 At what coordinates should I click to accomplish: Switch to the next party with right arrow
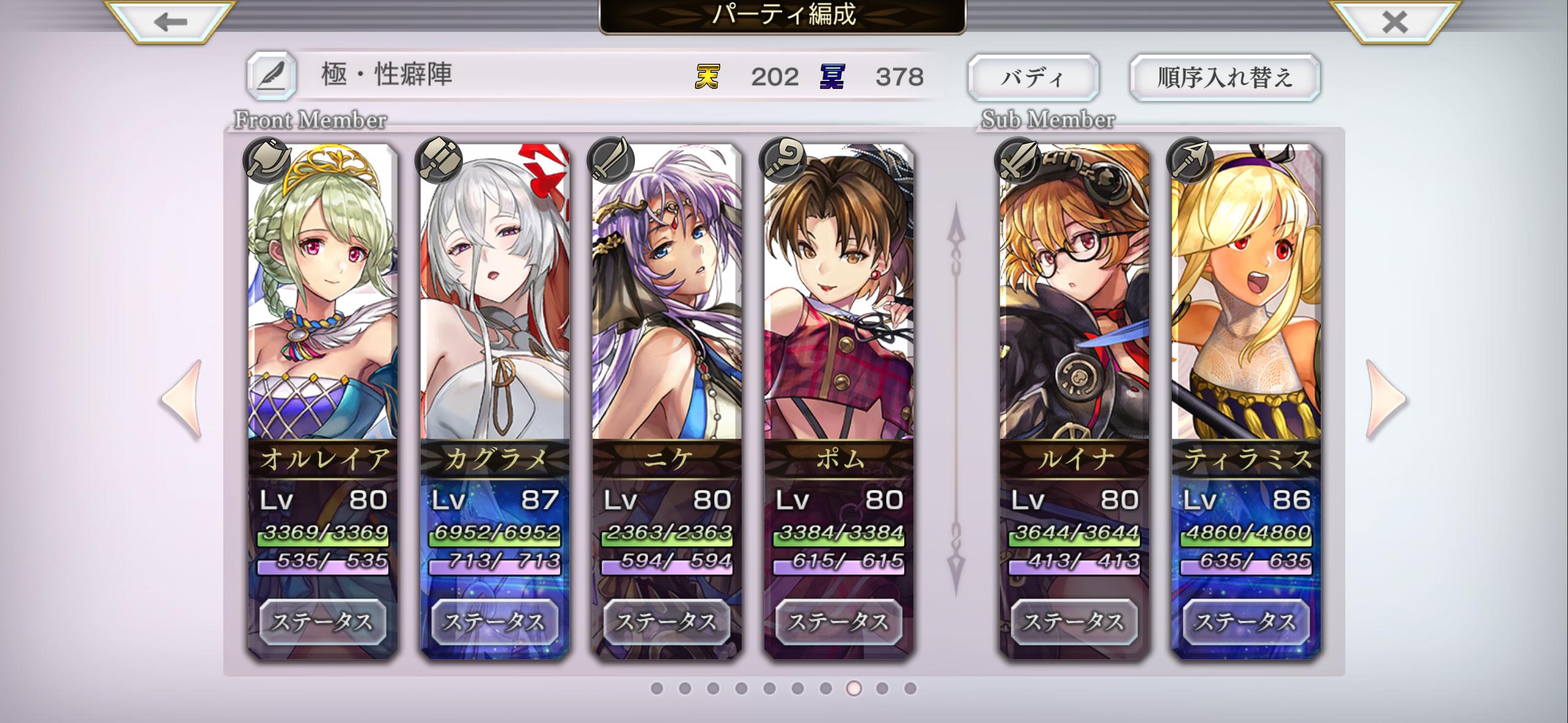[1386, 400]
